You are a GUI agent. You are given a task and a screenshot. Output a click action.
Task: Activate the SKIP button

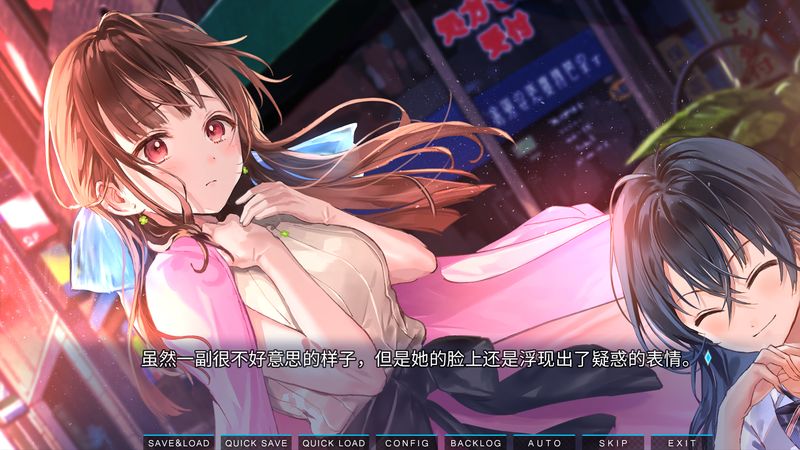[x=613, y=442]
